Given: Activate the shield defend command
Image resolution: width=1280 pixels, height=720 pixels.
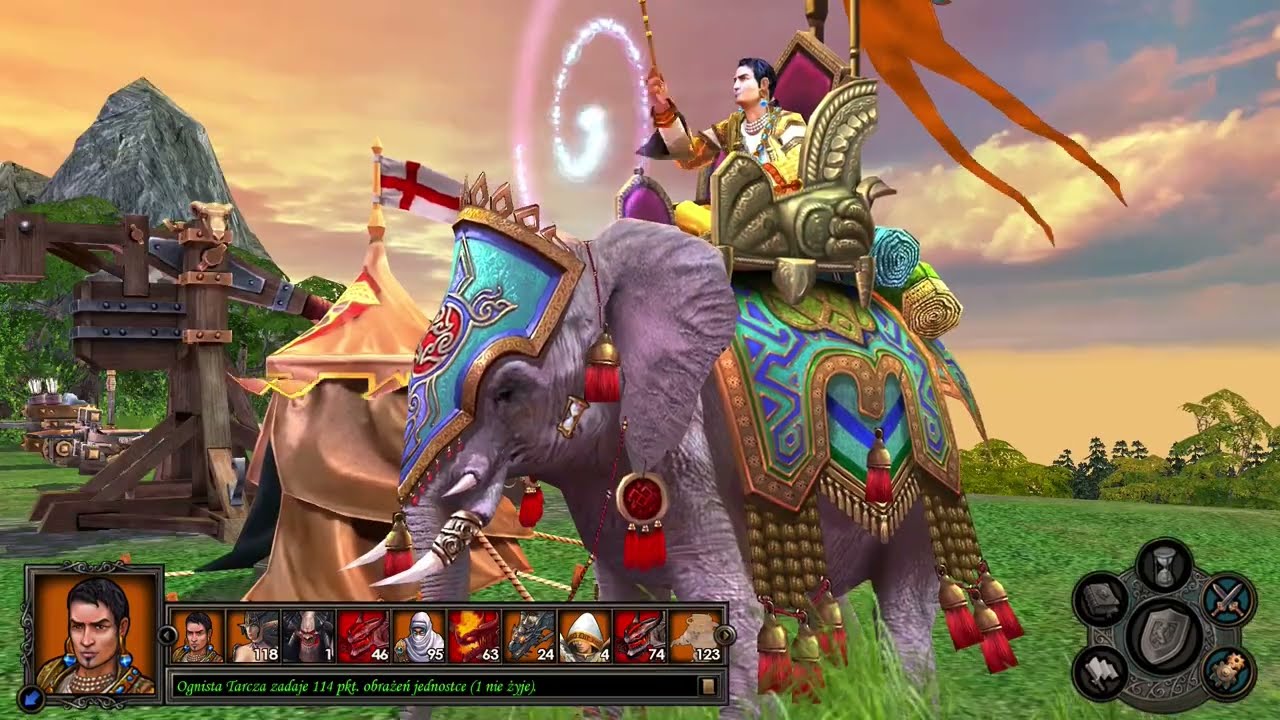Looking at the screenshot, I should tap(1163, 634).
